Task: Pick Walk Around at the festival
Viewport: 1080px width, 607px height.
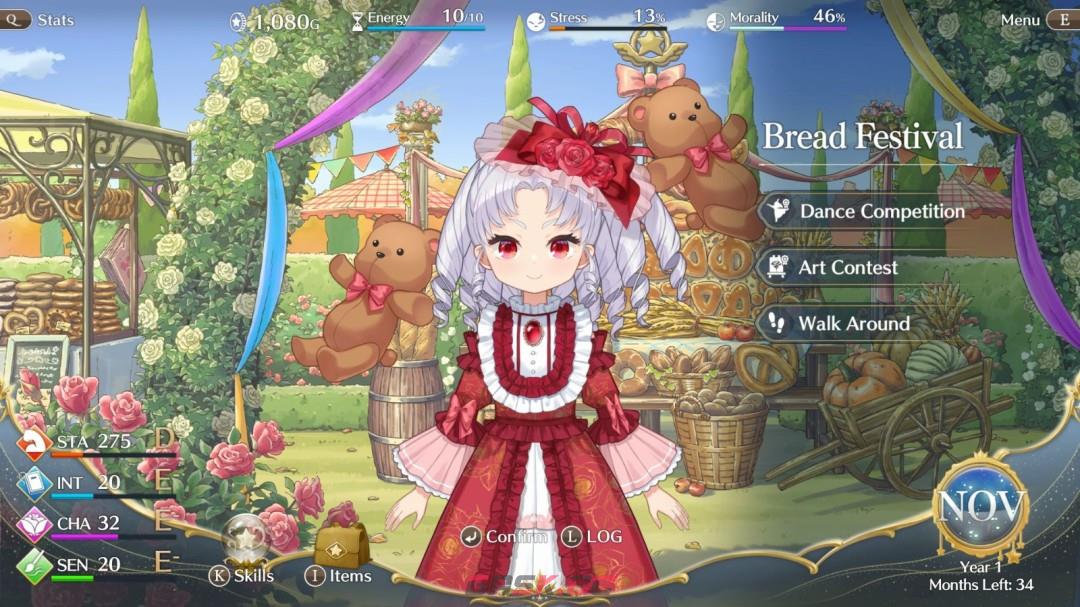Action: click(853, 324)
